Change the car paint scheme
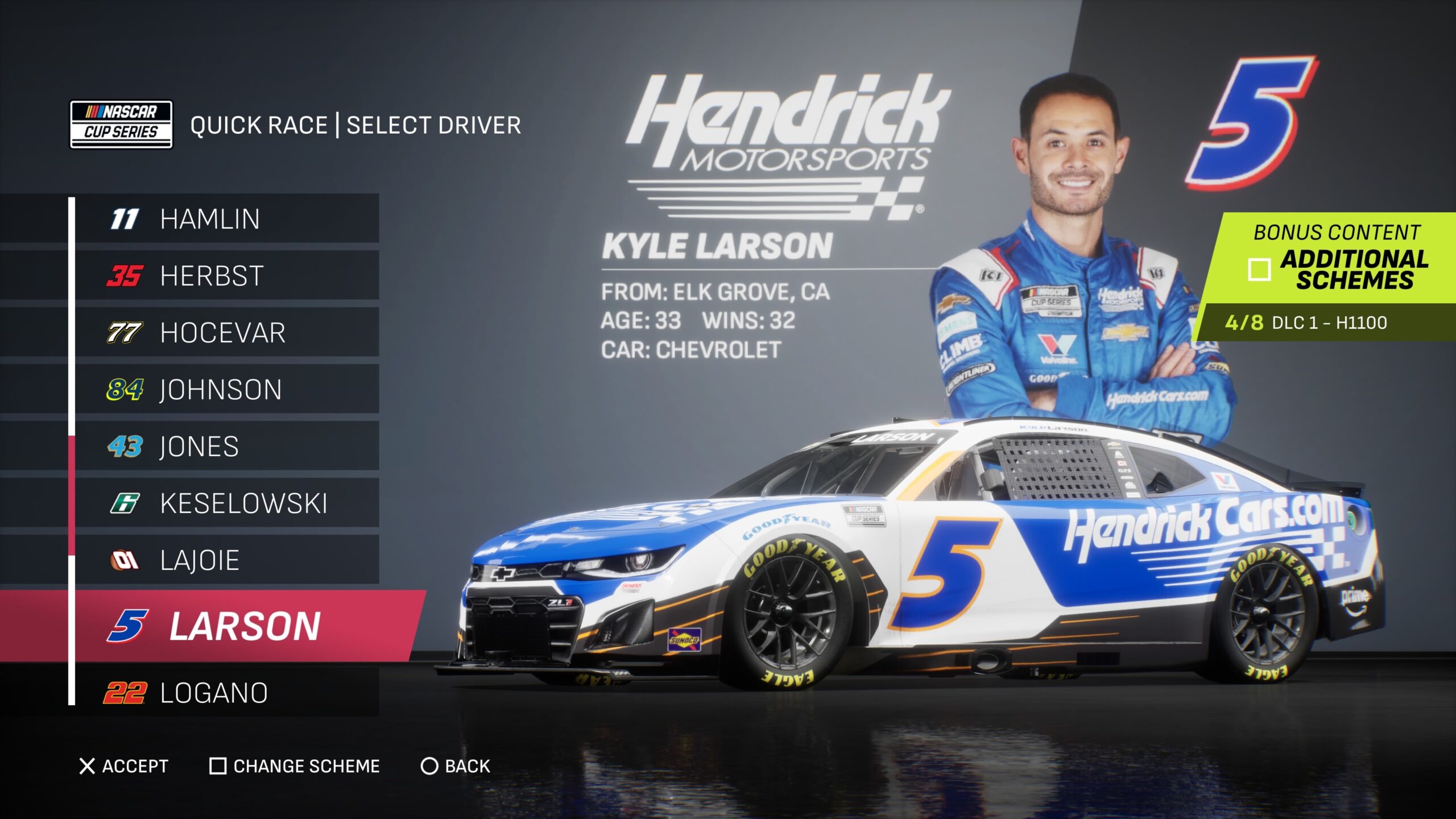The image size is (1456, 819). click(x=295, y=766)
